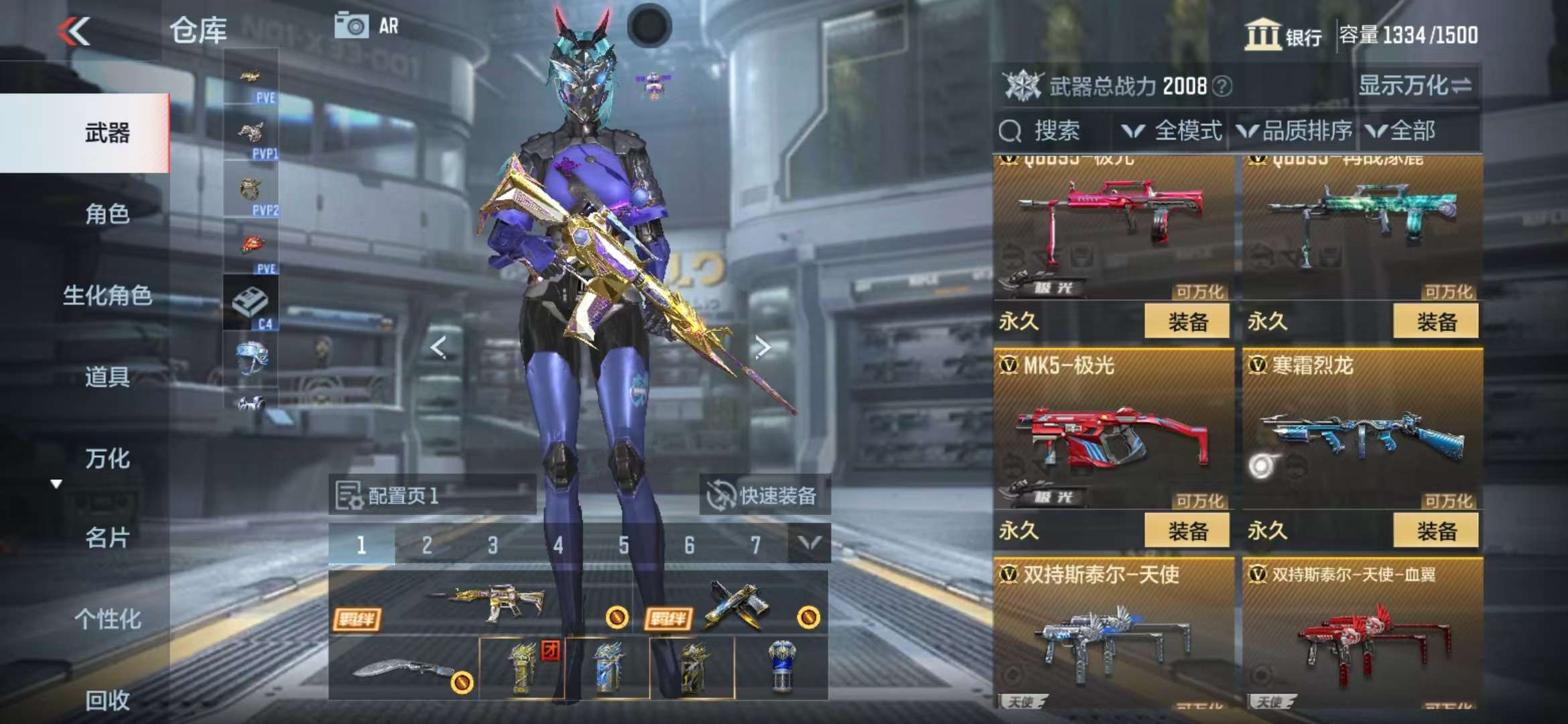Viewport: 1568px width, 724px height.
Task: Open the 银行 bank
Action: pyautogui.click(x=1283, y=35)
